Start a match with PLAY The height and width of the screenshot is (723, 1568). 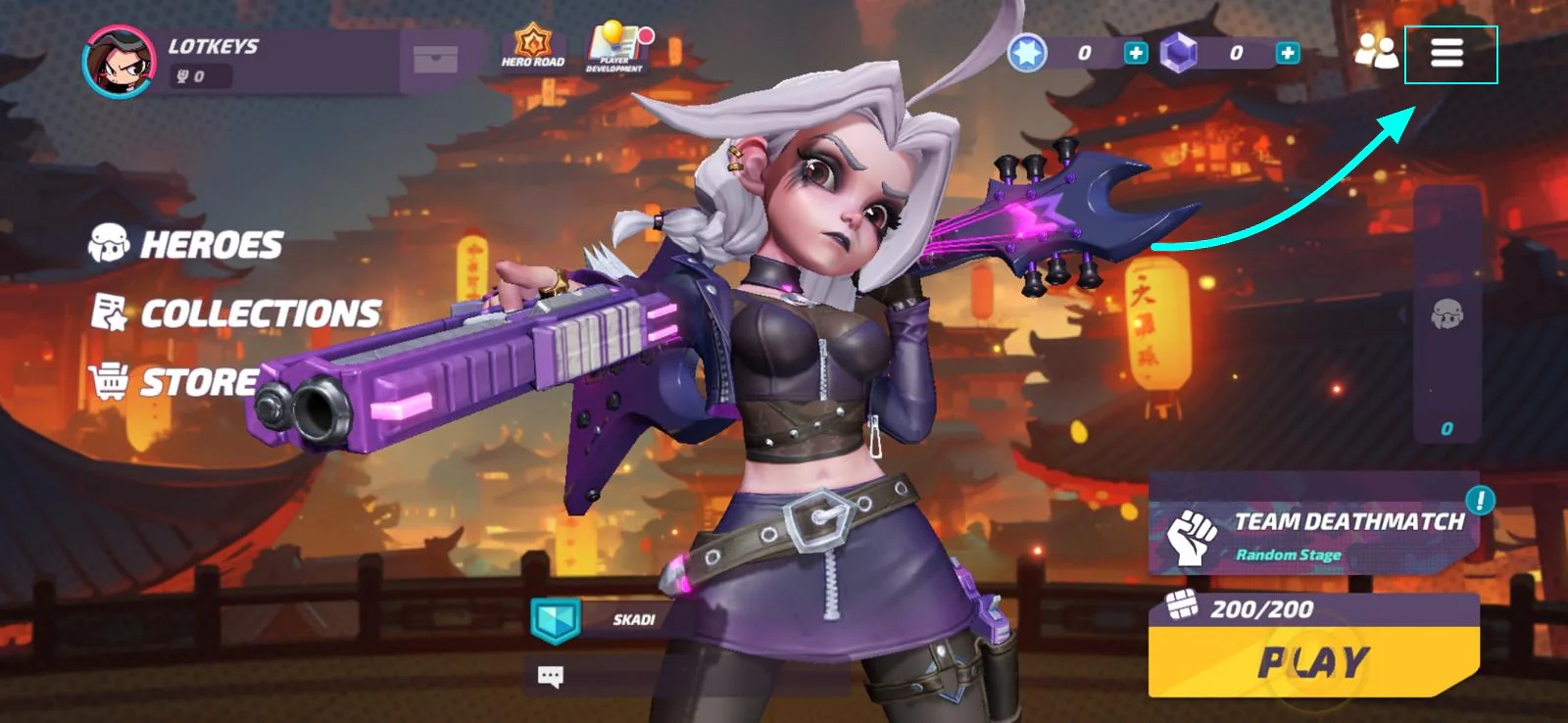coord(1313,662)
